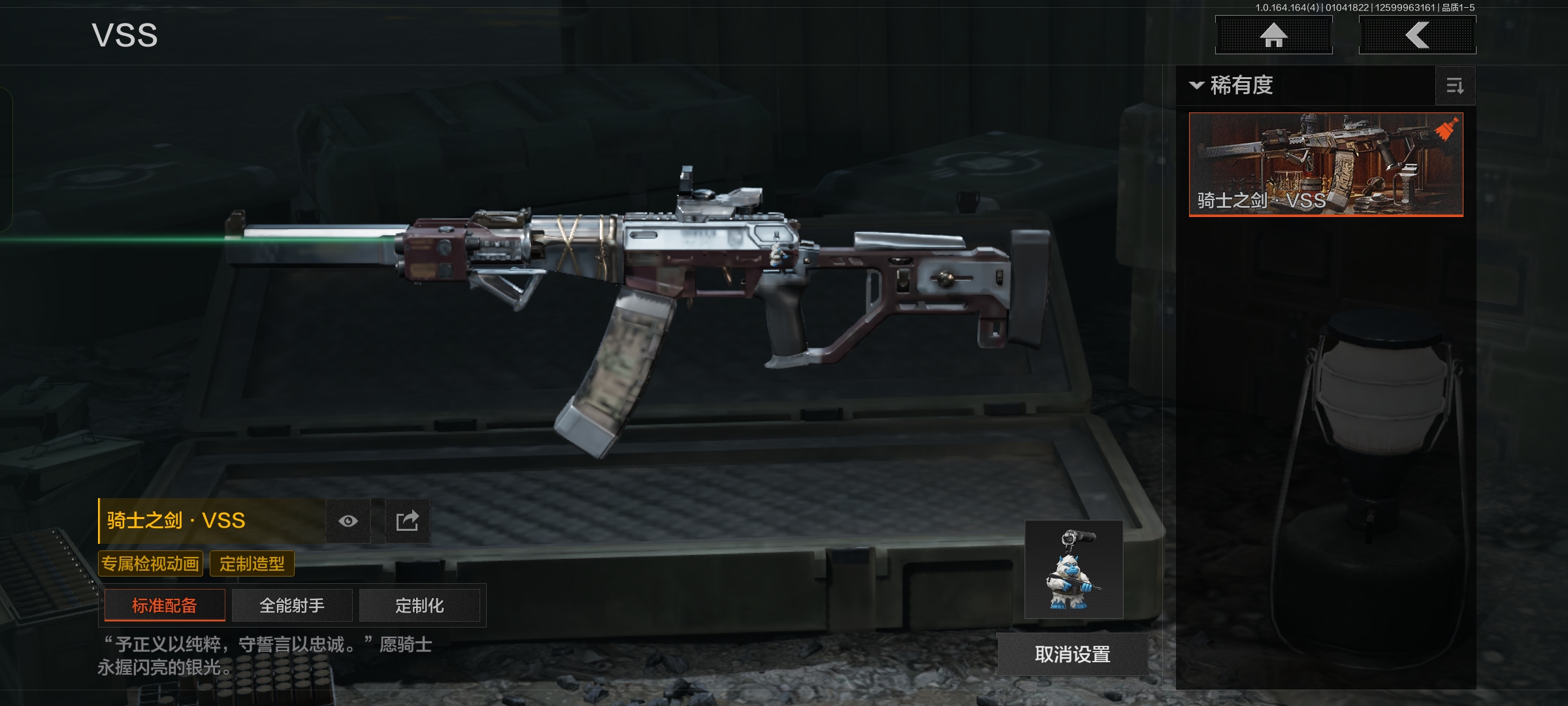The width and height of the screenshot is (1568, 706).
Task: Select the 骑士之剑 · VSS skin thumbnail
Action: pos(1326,164)
